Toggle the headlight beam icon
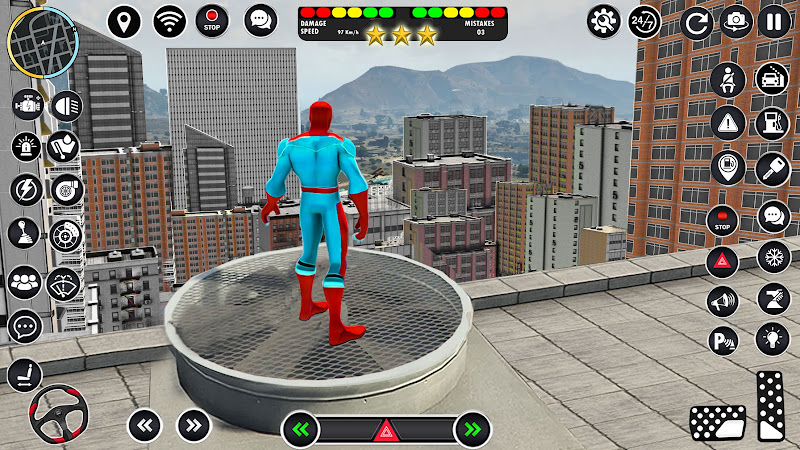The width and height of the screenshot is (800, 450). [x=66, y=104]
